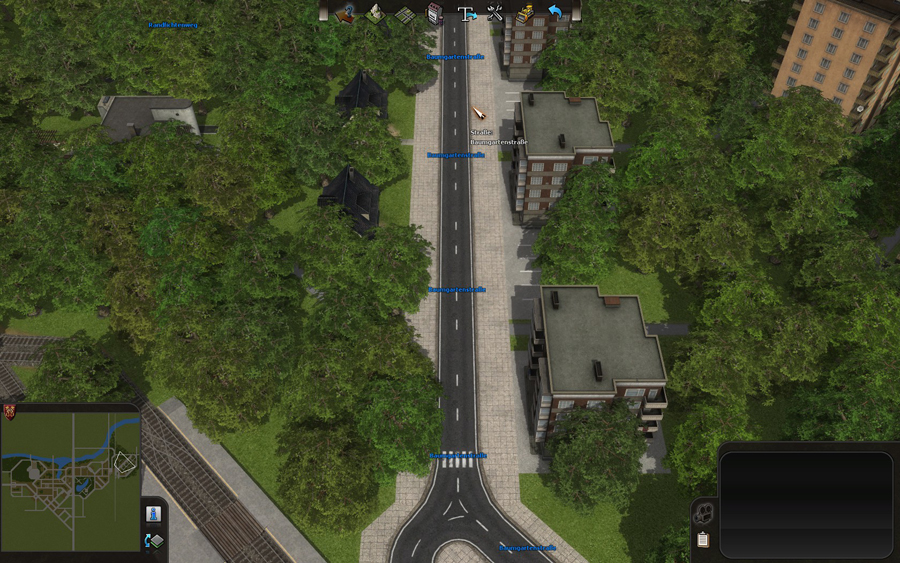Activate the text label tool
Image resolution: width=900 pixels, height=563 pixels.
click(x=465, y=14)
